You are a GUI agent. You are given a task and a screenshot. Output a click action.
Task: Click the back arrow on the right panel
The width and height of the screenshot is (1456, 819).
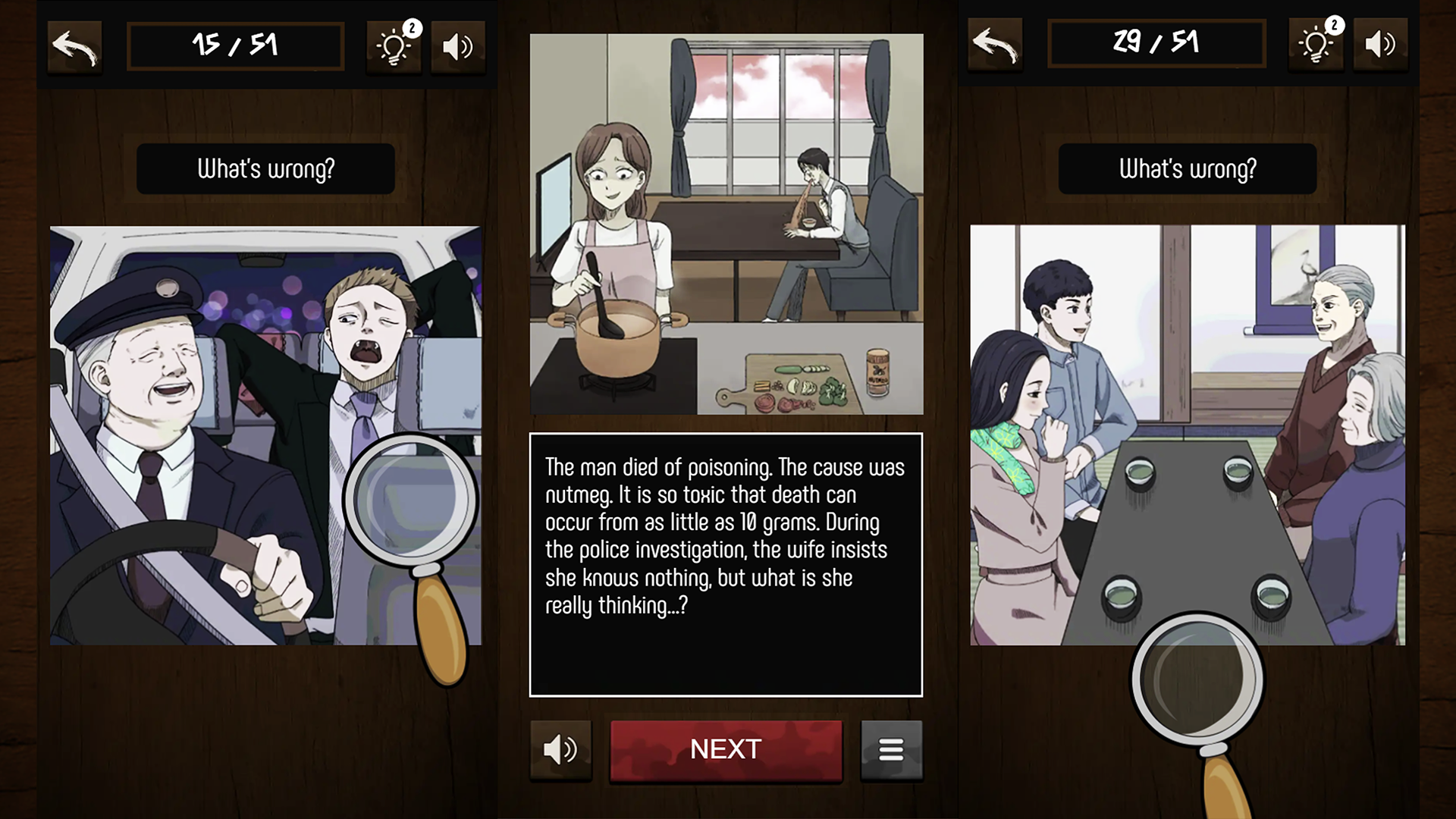pyautogui.click(x=994, y=44)
